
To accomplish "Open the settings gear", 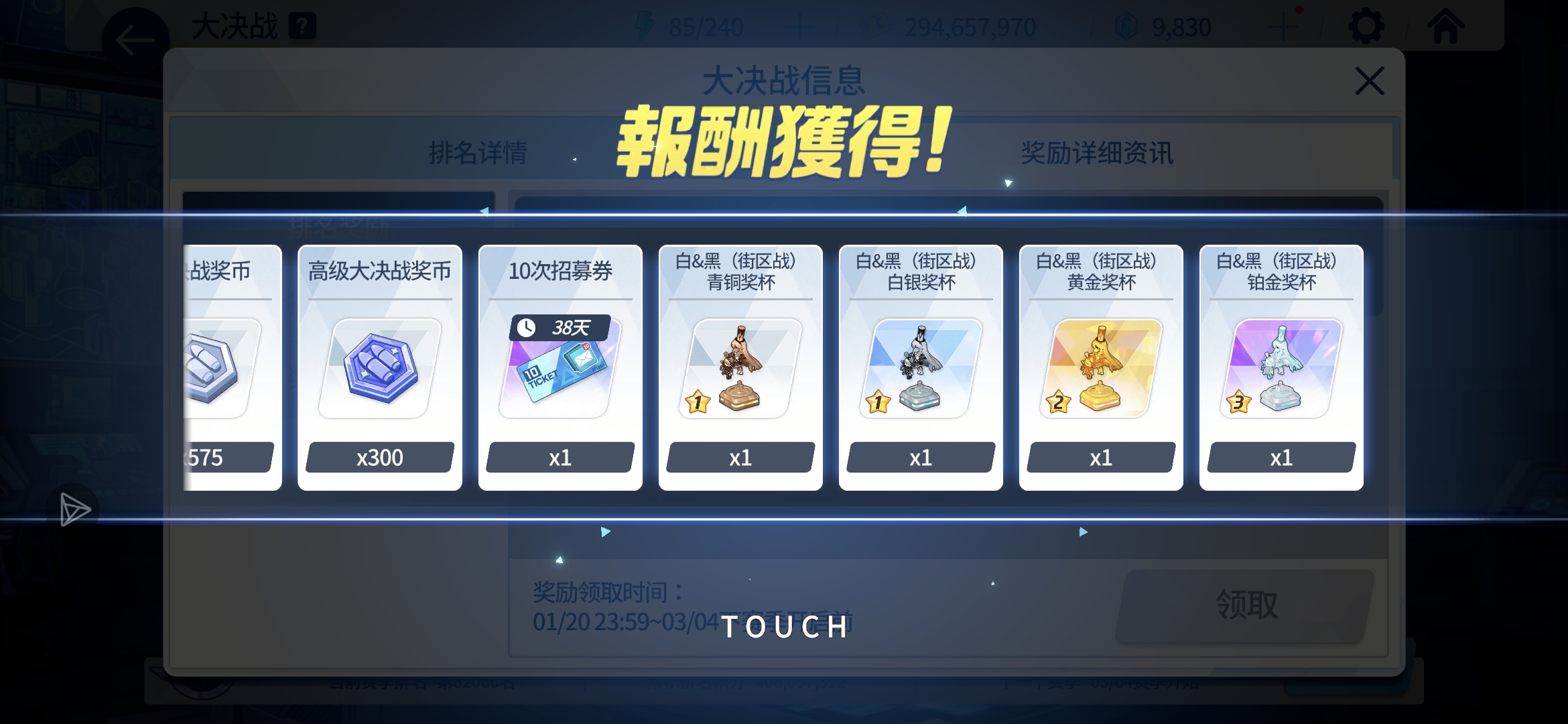I will [x=1367, y=27].
